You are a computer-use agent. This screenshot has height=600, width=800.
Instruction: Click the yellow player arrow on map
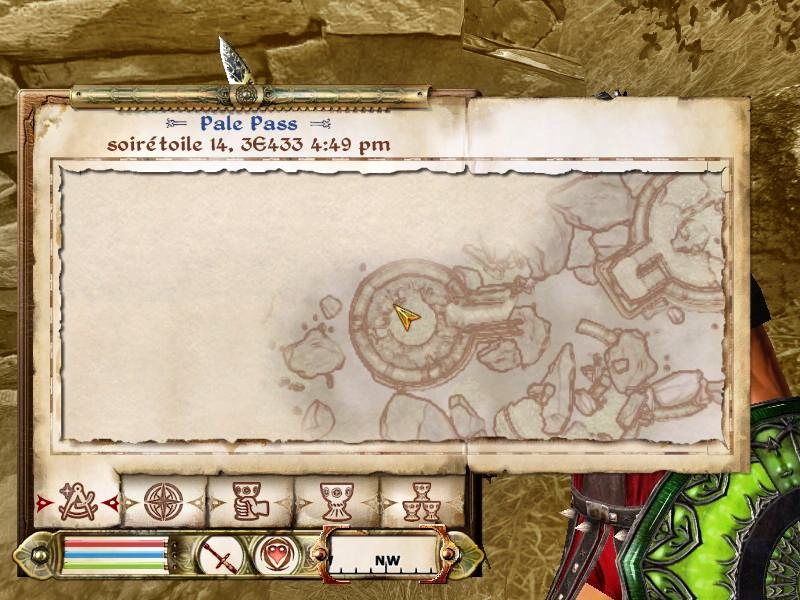coord(406,318)
